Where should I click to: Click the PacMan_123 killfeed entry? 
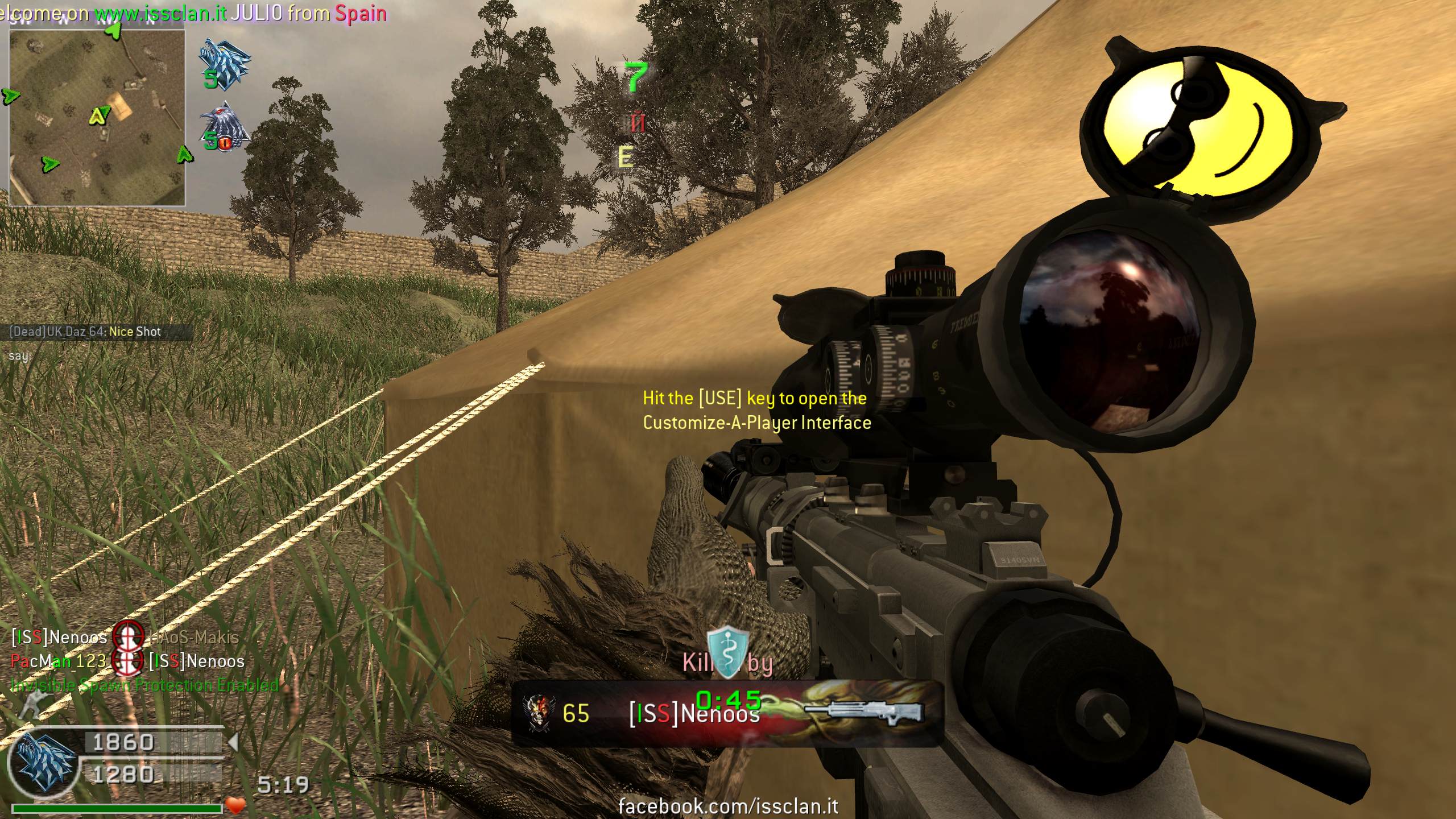point(59,661)
